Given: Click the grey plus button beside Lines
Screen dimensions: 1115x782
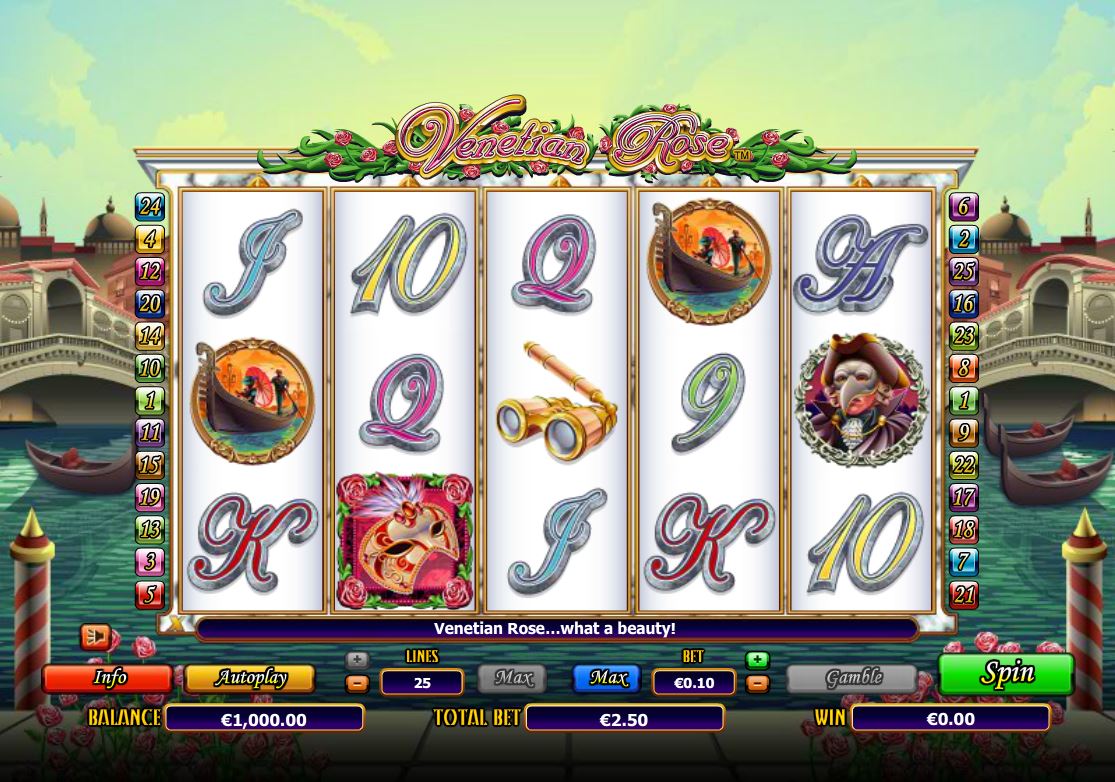Looking at the screenshot, I should (357, 660).
